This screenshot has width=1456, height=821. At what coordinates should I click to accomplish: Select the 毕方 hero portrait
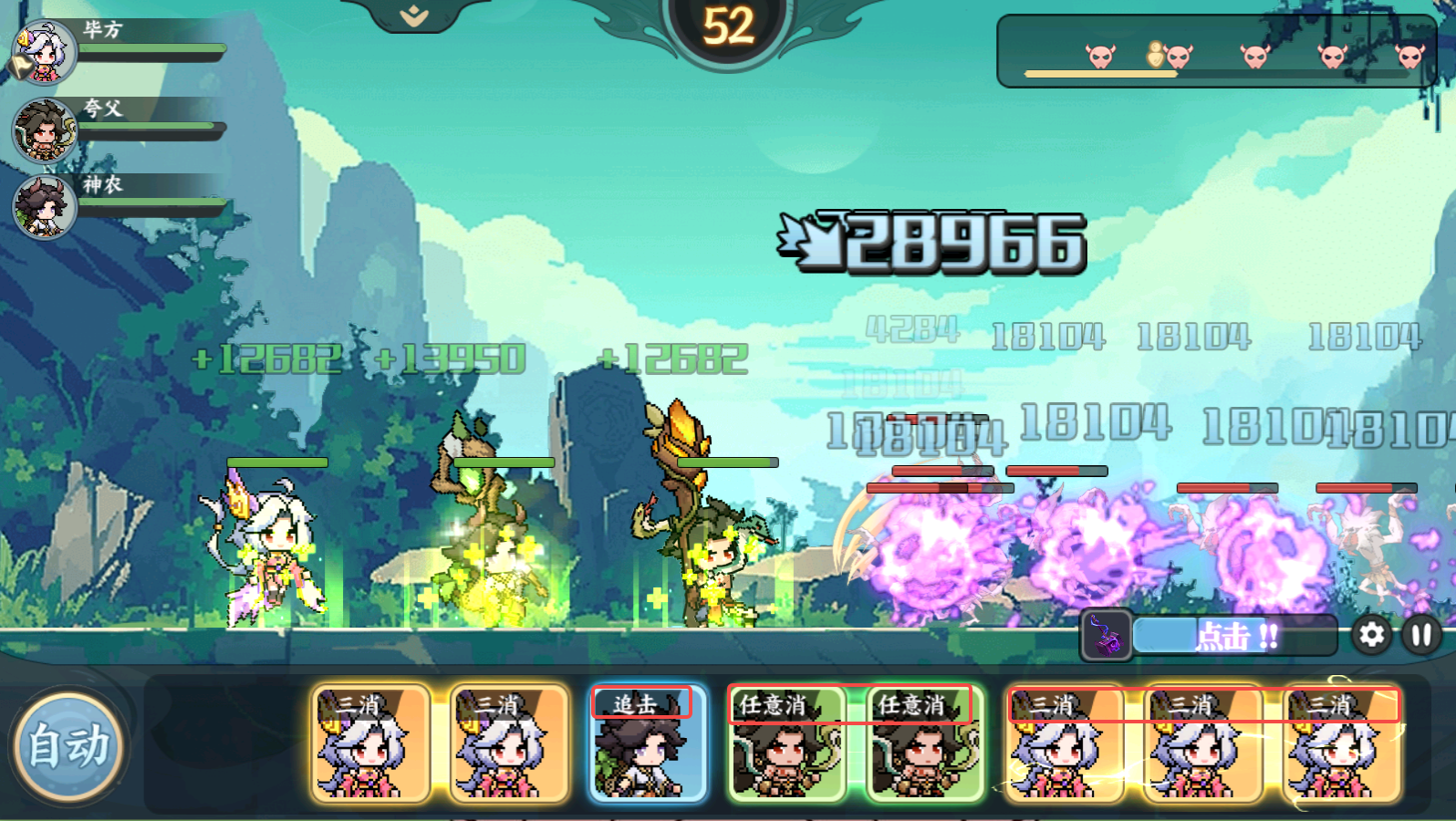click(x=45, y=52)
